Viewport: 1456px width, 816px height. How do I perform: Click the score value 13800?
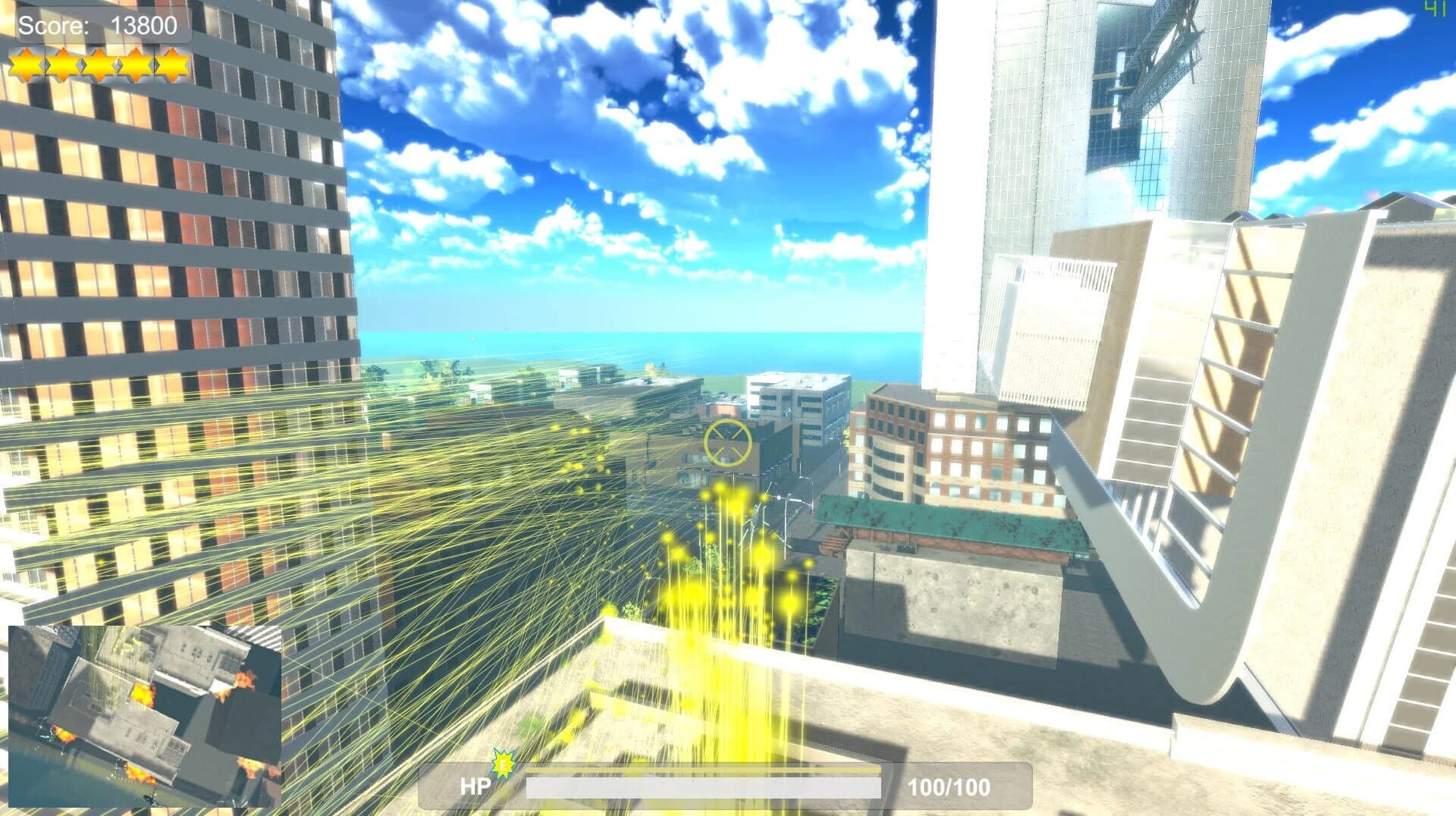click(x=144, y=25)
